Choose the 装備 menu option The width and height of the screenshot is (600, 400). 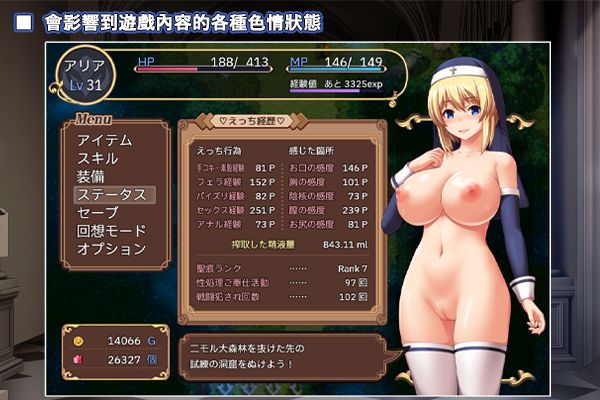[90, 176]
